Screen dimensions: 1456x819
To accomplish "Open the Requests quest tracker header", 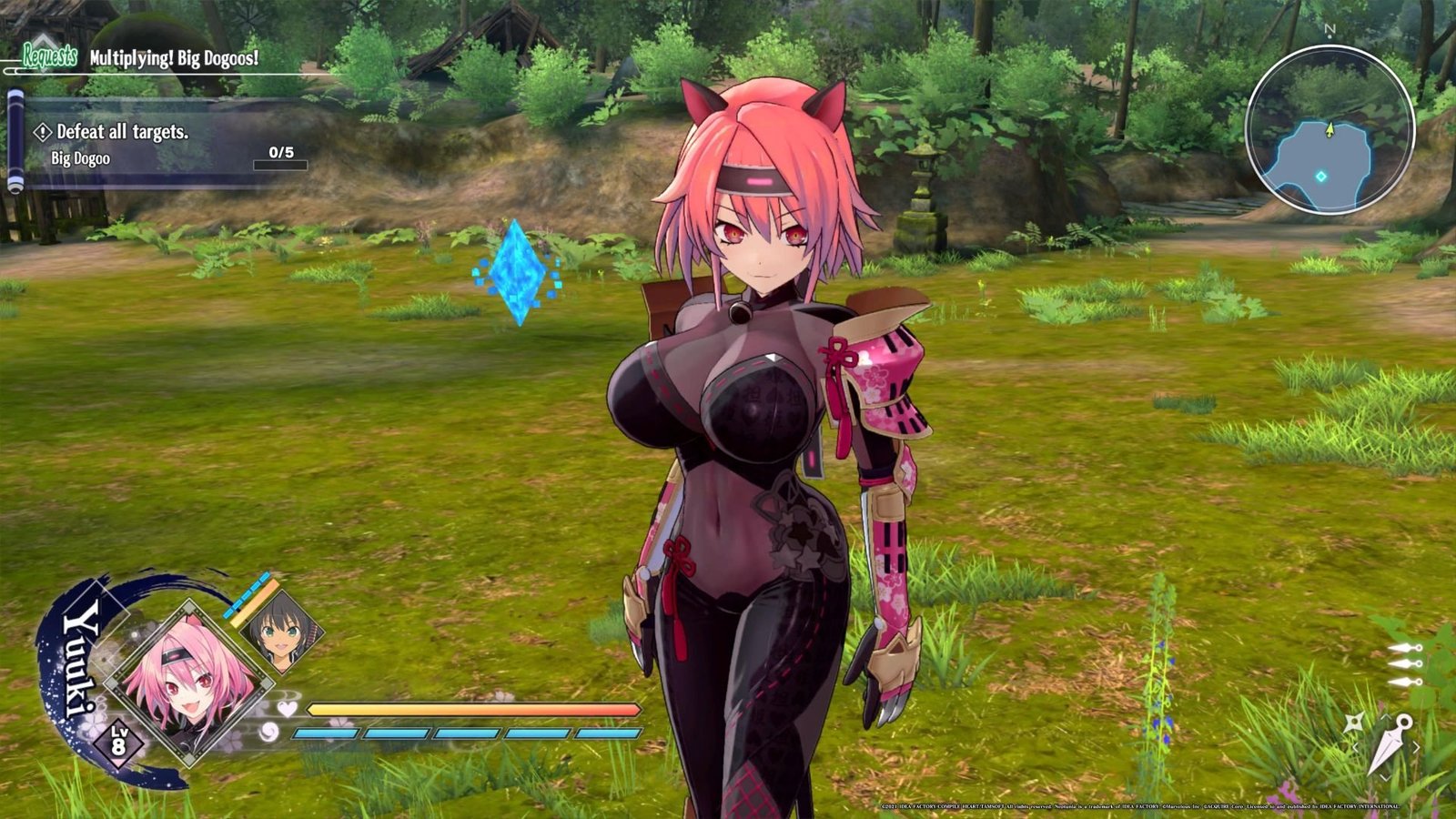I will [50, 57].
